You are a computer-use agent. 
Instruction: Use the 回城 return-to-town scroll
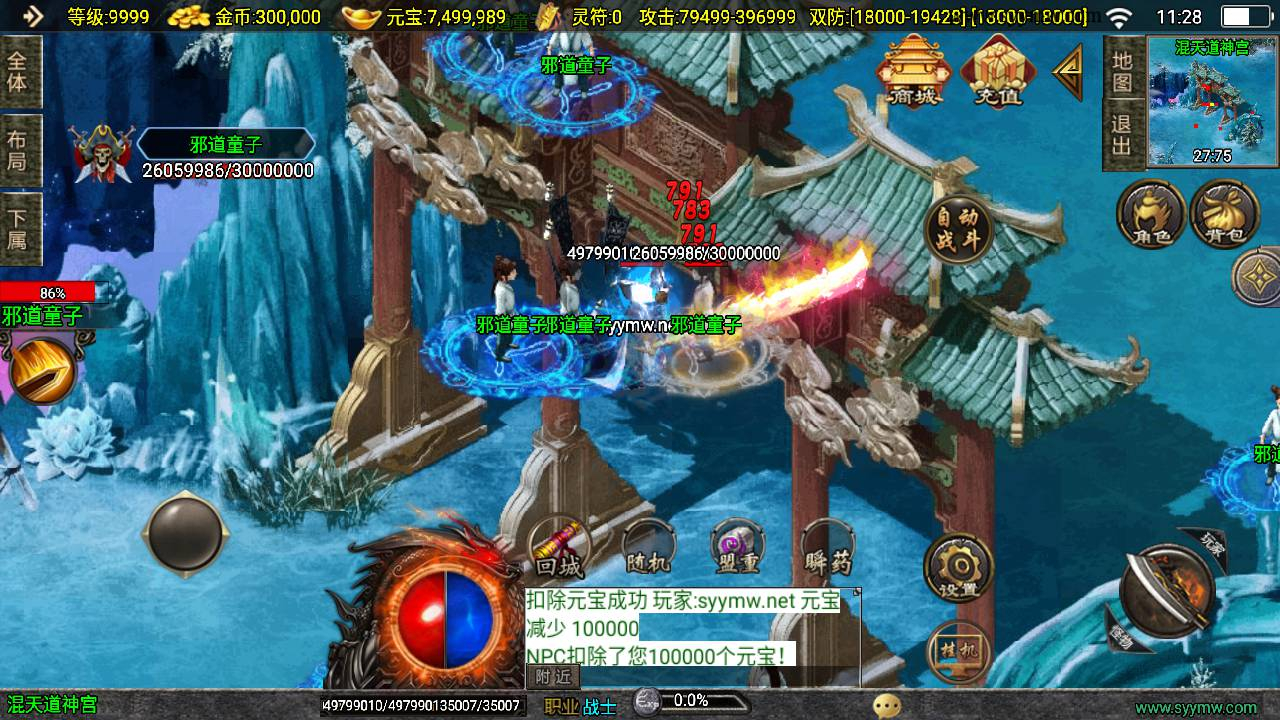pyautogui.click(x=558, y=548)
